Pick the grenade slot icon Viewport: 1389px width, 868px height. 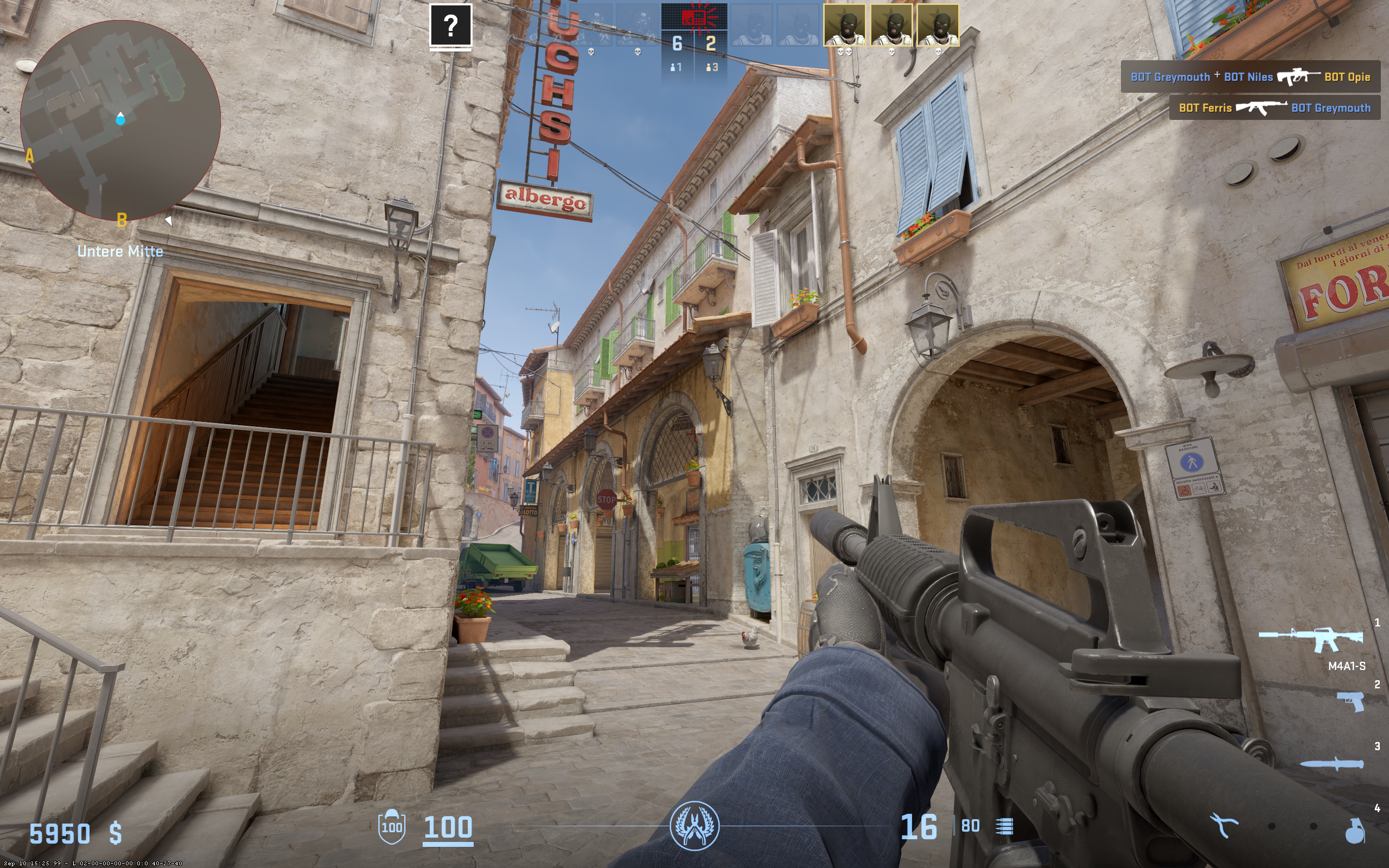tap(1355, 830)
